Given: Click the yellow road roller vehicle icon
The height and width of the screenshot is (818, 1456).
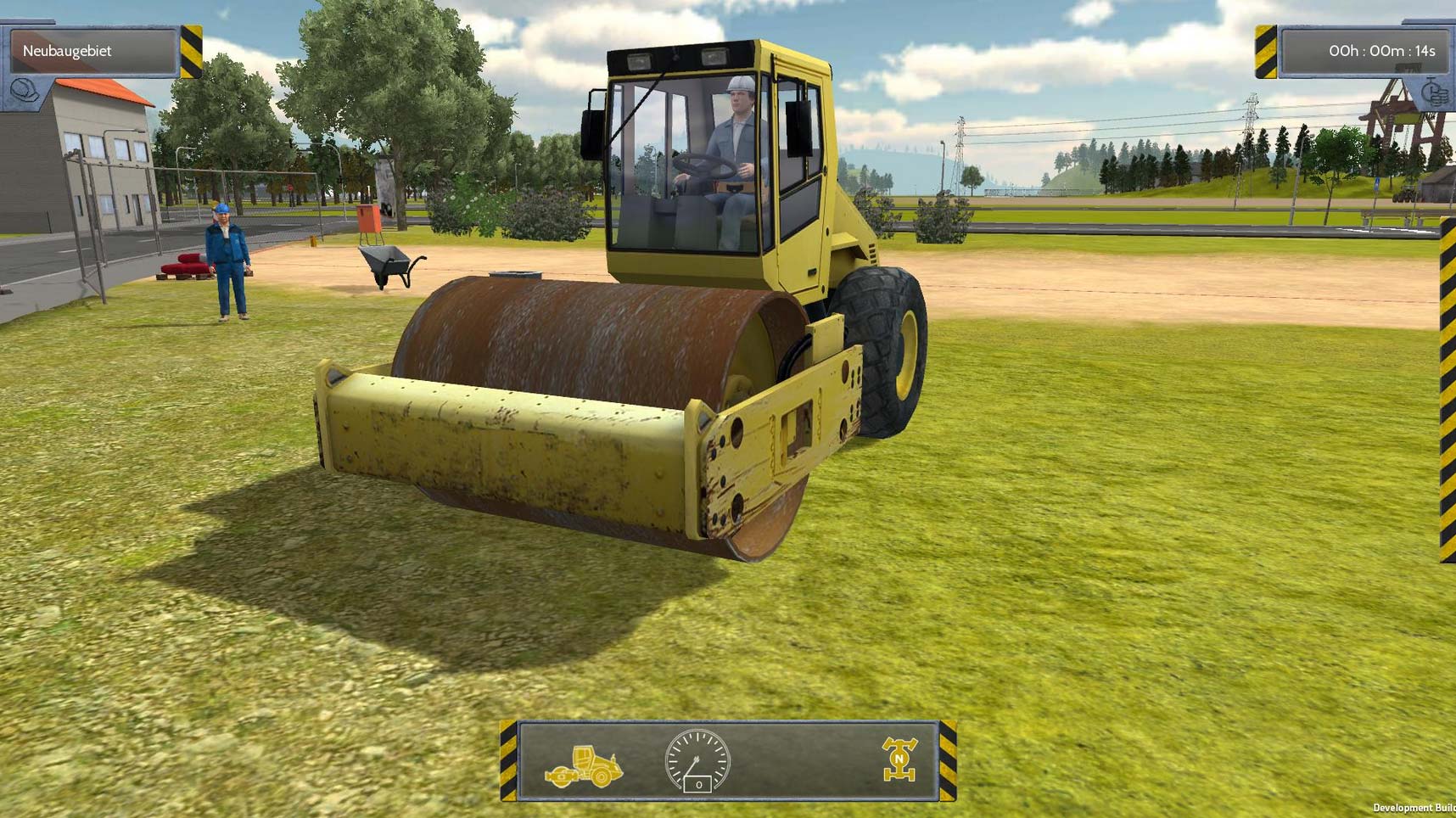Looking at the screenshot, I should click(x=584, y=766).
